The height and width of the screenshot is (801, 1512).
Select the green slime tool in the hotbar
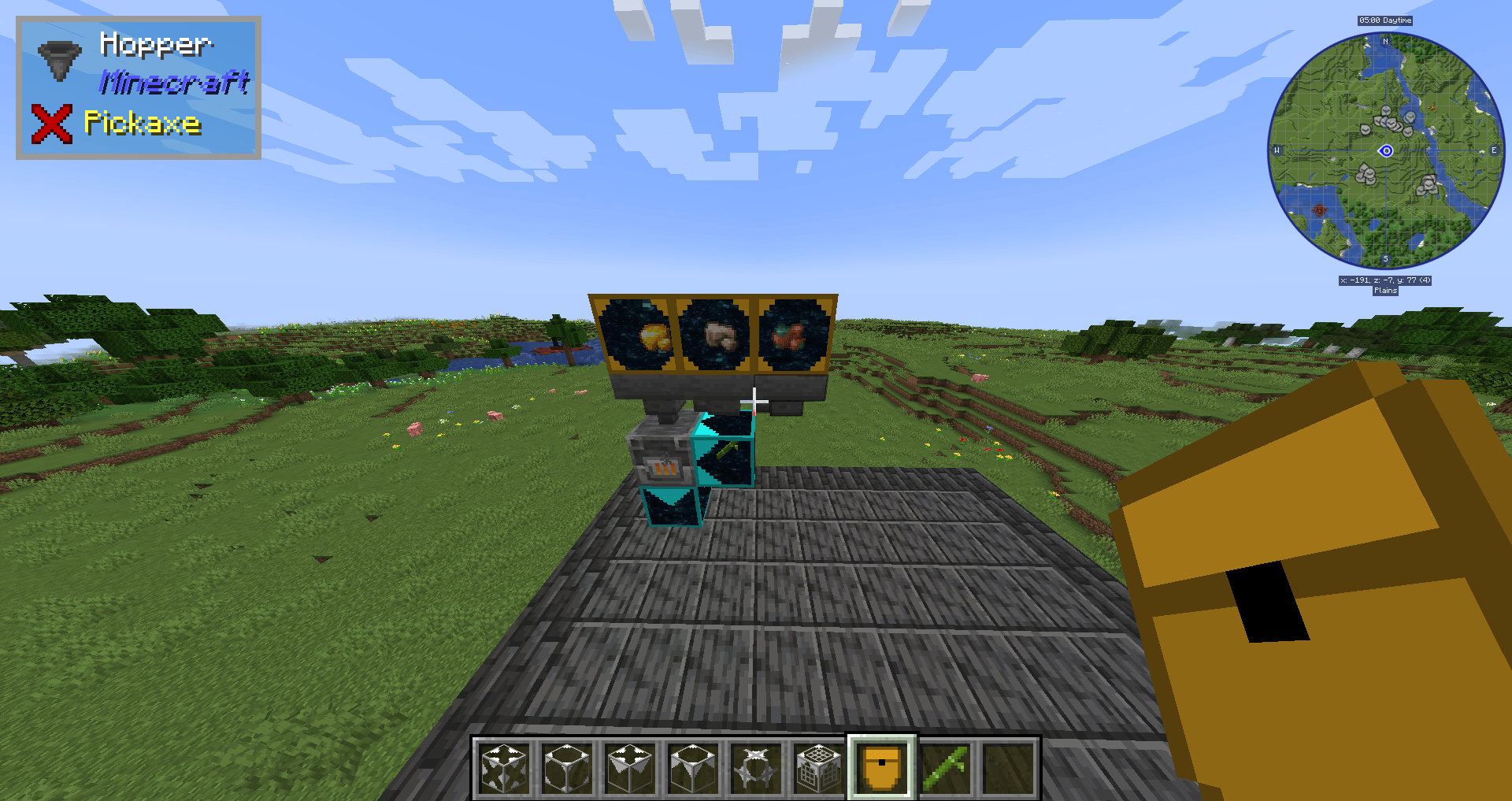[943, 764]
